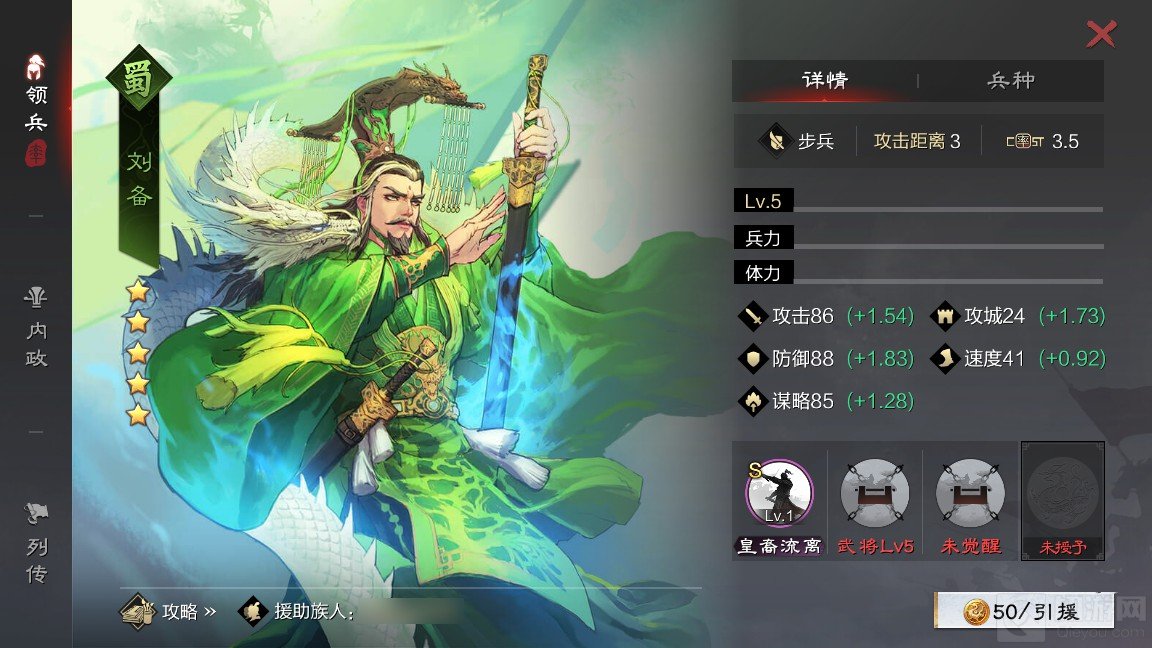This screenshot has width=1152, height=648.
Task: Switch to the 详情 details tab
Action: (824, 81)
